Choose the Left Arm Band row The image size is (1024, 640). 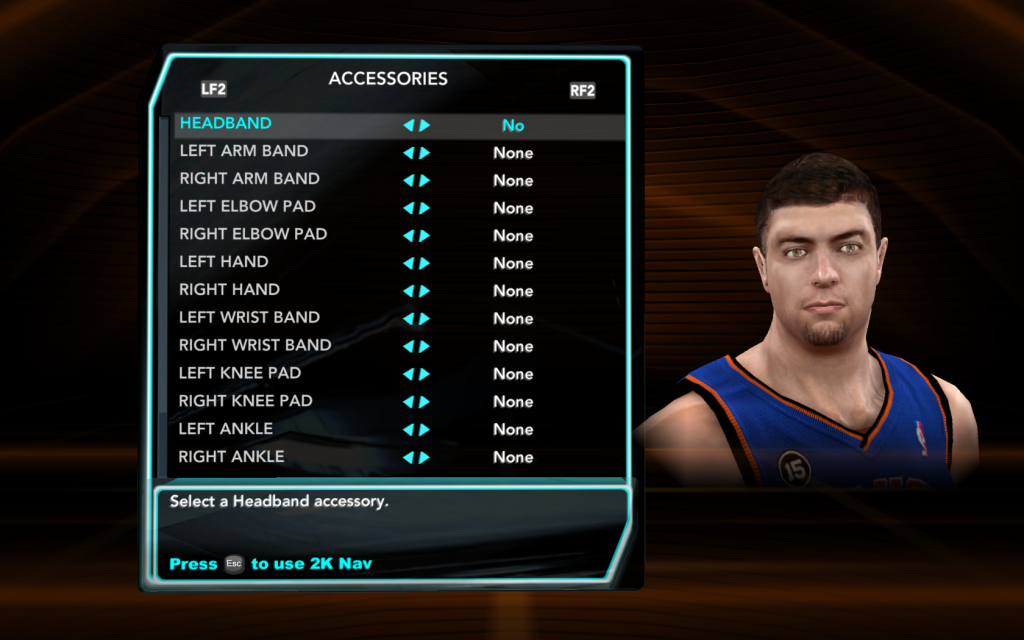coord(244,152)
